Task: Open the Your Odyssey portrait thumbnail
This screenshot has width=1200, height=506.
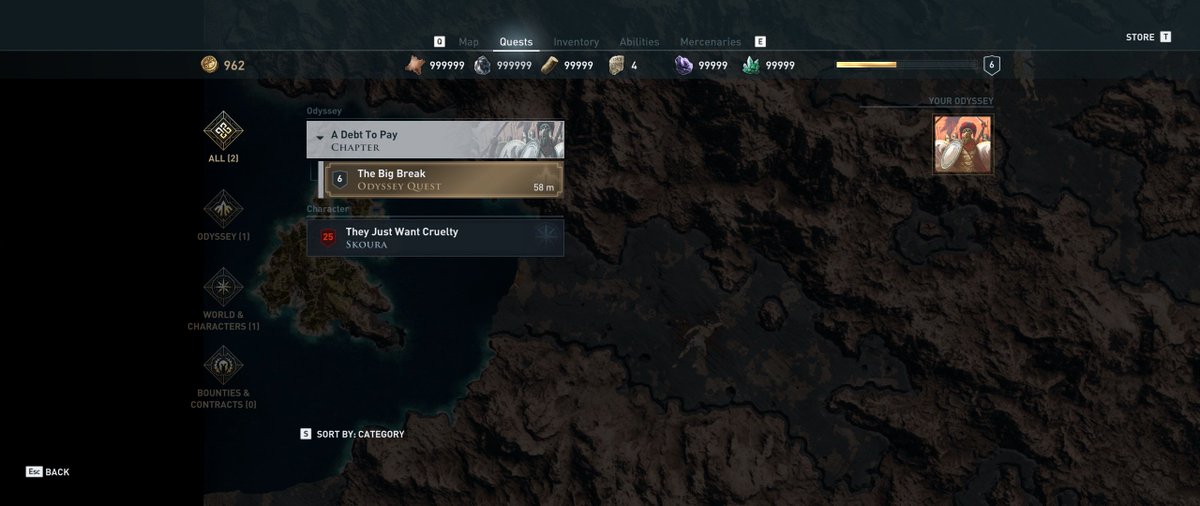Action: tap(962, 144)
